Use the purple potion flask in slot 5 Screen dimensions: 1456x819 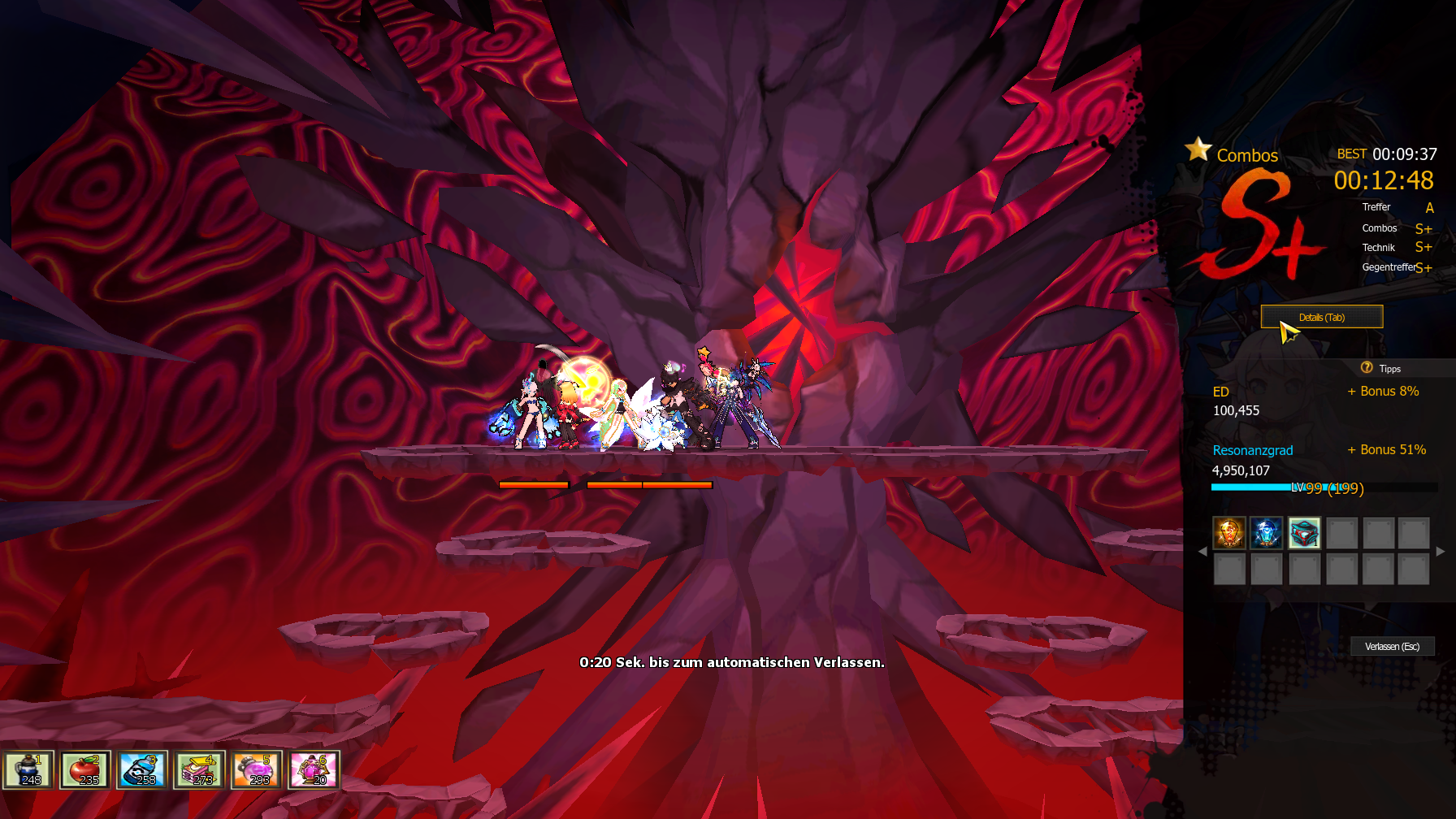pos(257,769)
